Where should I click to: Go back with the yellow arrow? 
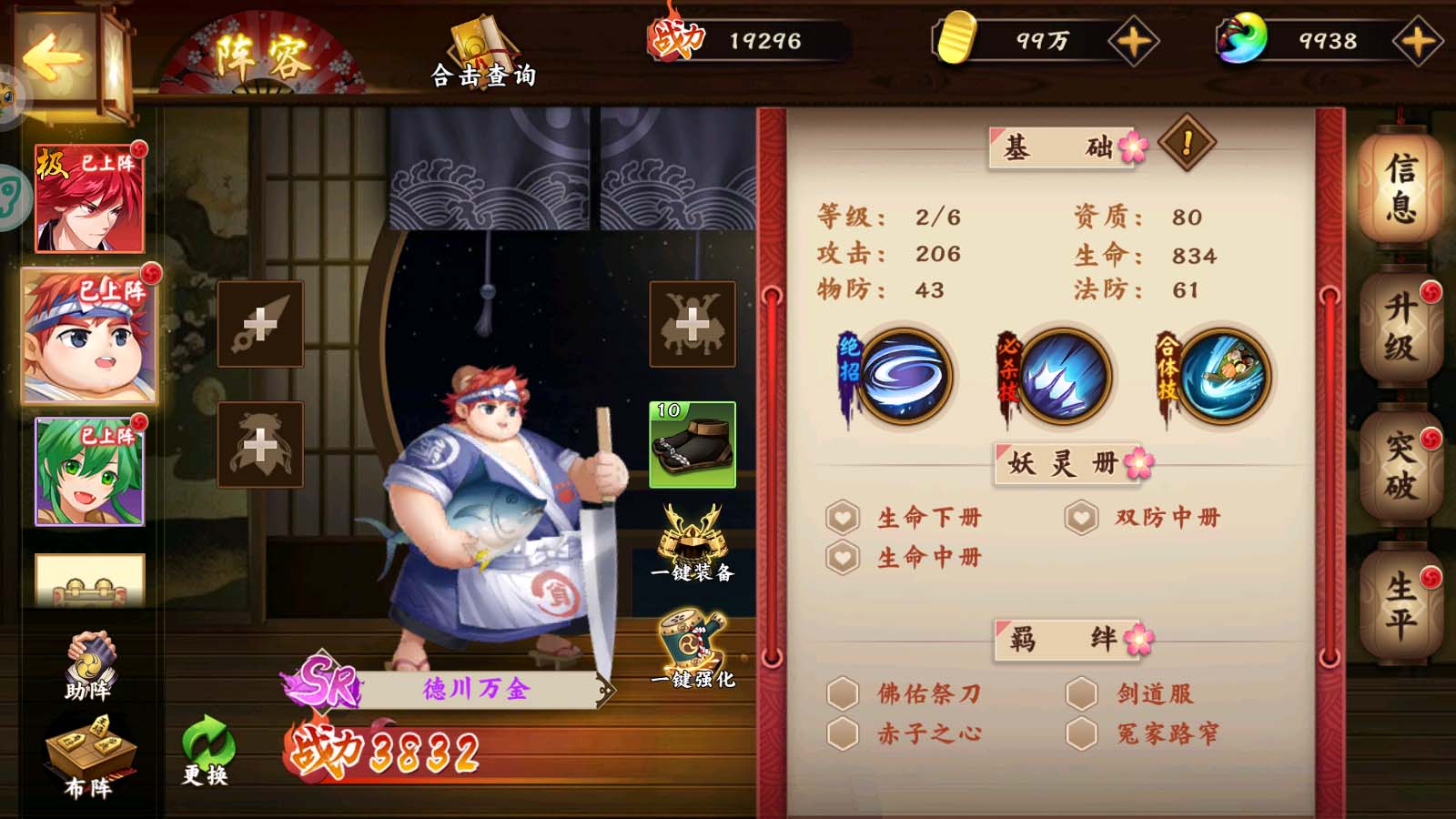(53, 59)
